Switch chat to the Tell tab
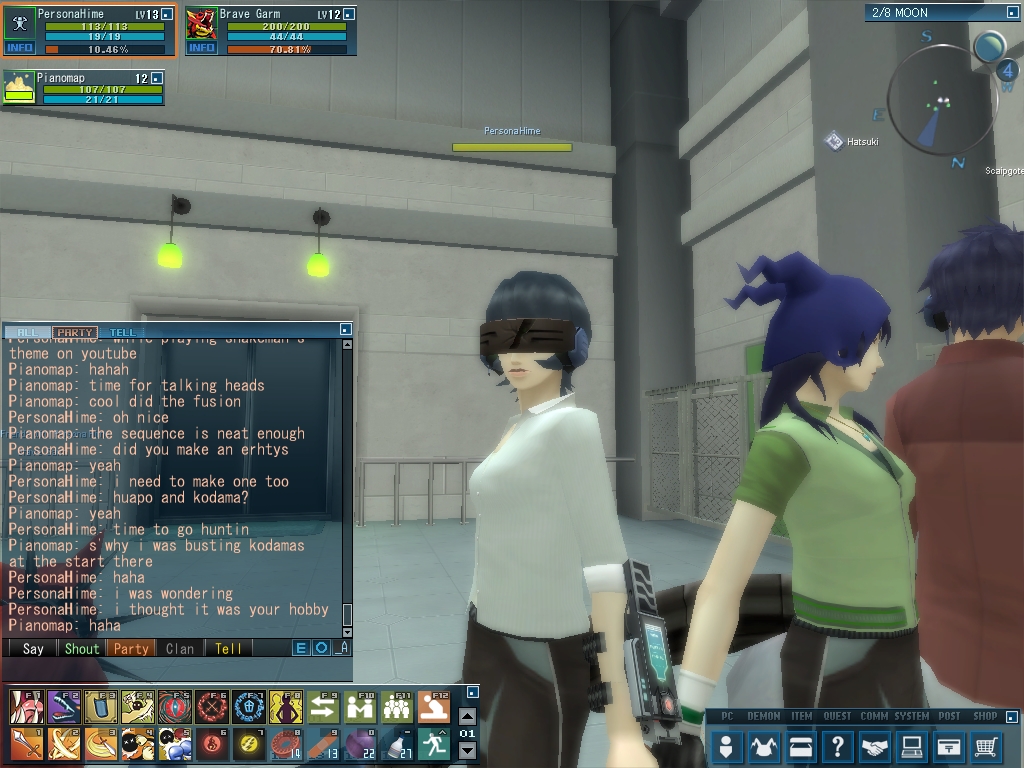1024x768 pixels. click(123, 332)
